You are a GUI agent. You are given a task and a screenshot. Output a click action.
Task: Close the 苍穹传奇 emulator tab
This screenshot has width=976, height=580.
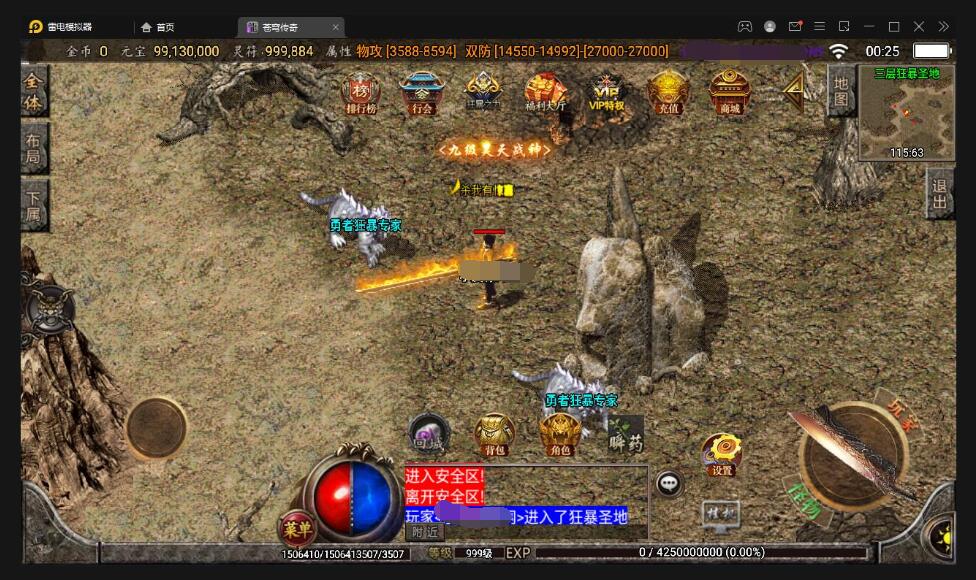click(x=335, y=27)
